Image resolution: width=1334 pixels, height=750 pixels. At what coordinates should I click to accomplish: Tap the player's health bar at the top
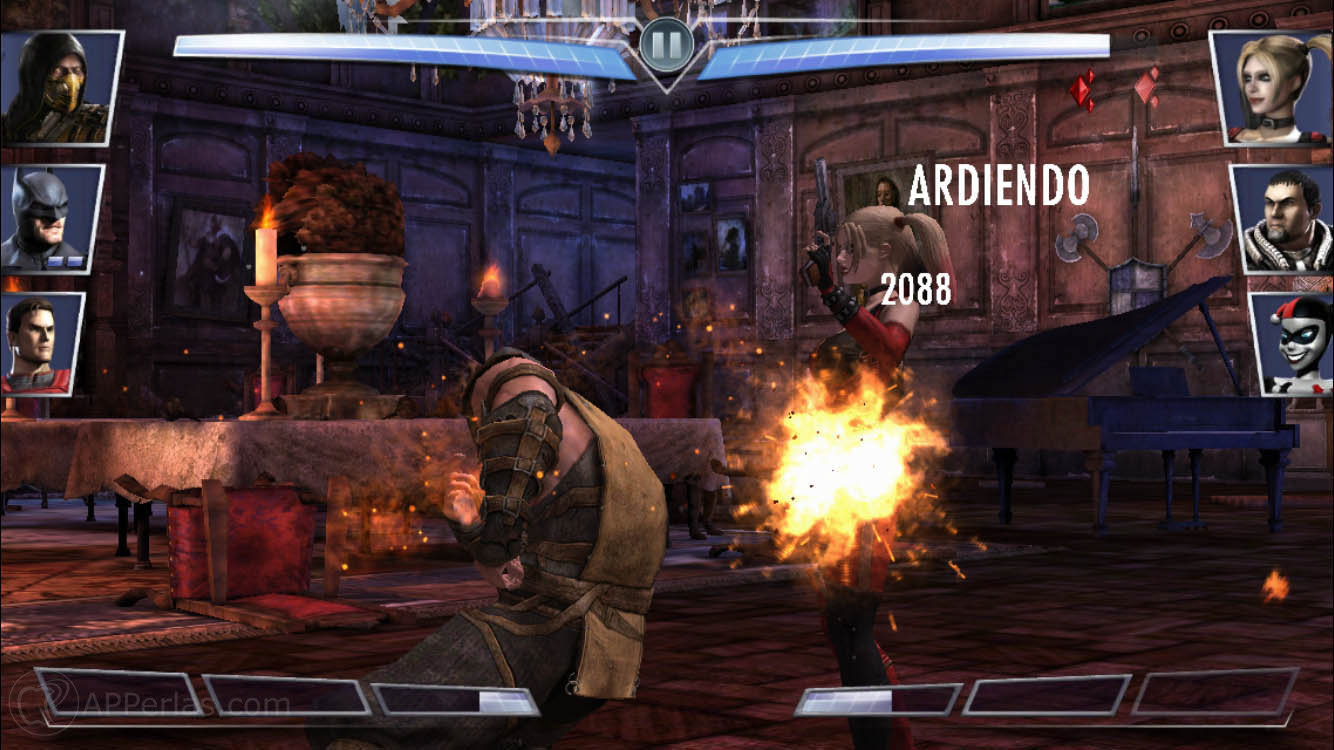pyautogui.click(x=400, y=48)
